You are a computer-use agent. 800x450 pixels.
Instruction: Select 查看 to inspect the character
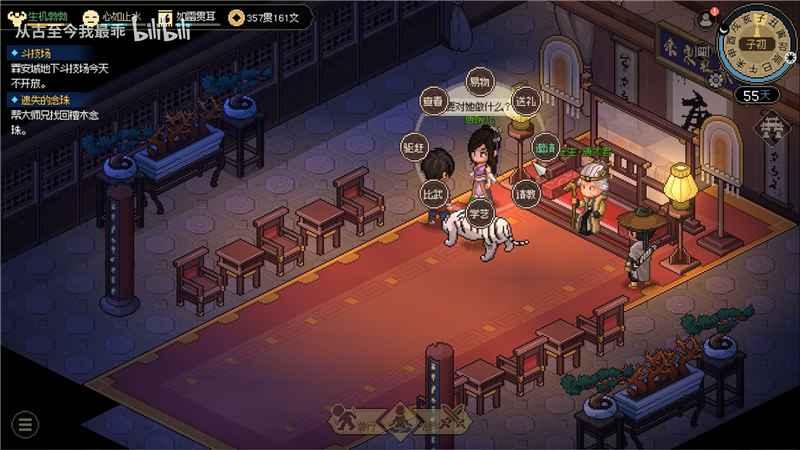[x=432, y=102]
